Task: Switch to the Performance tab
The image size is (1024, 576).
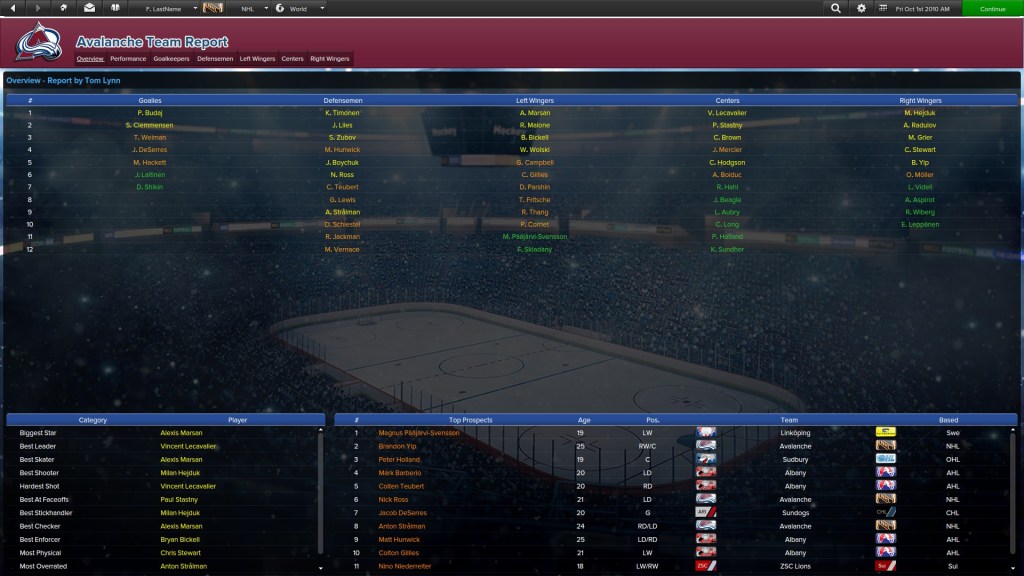Action: tap(128, 59)
